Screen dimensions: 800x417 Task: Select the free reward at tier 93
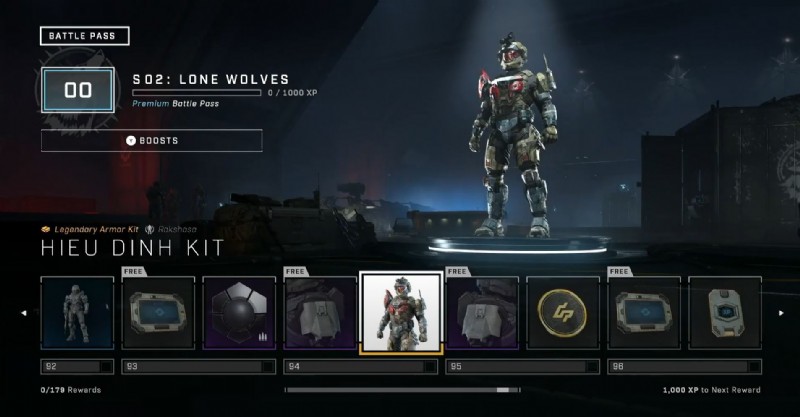(x=158, y=313)
